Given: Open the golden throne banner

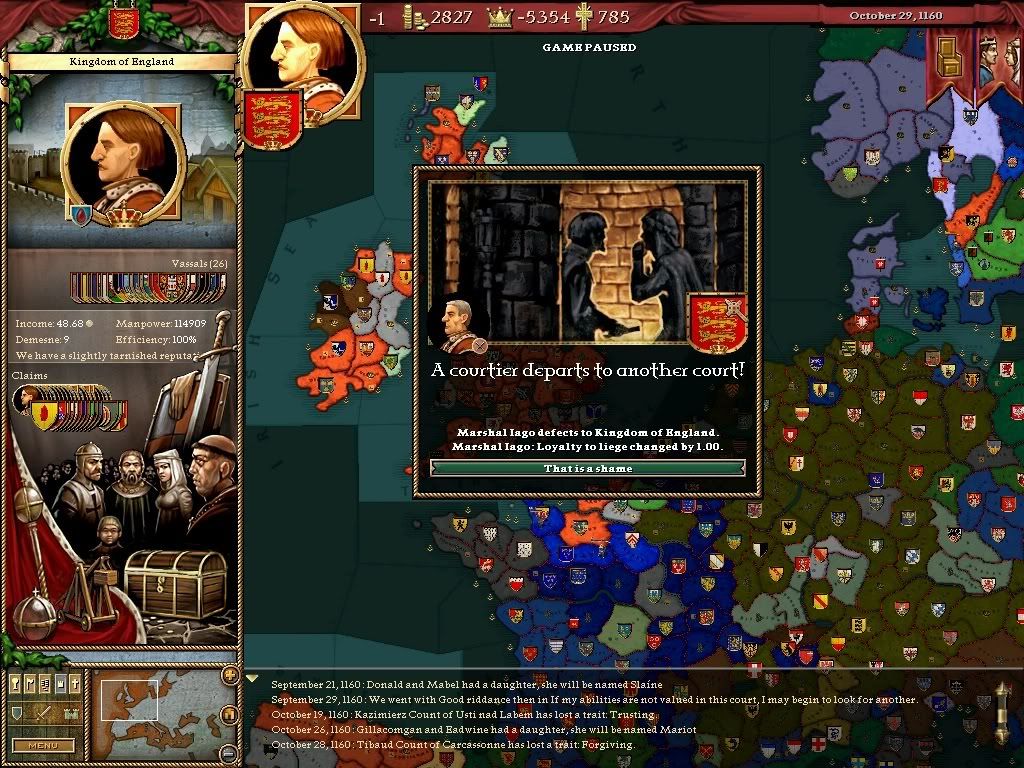Looking at the screenshot, I should (x=947, y=62).
